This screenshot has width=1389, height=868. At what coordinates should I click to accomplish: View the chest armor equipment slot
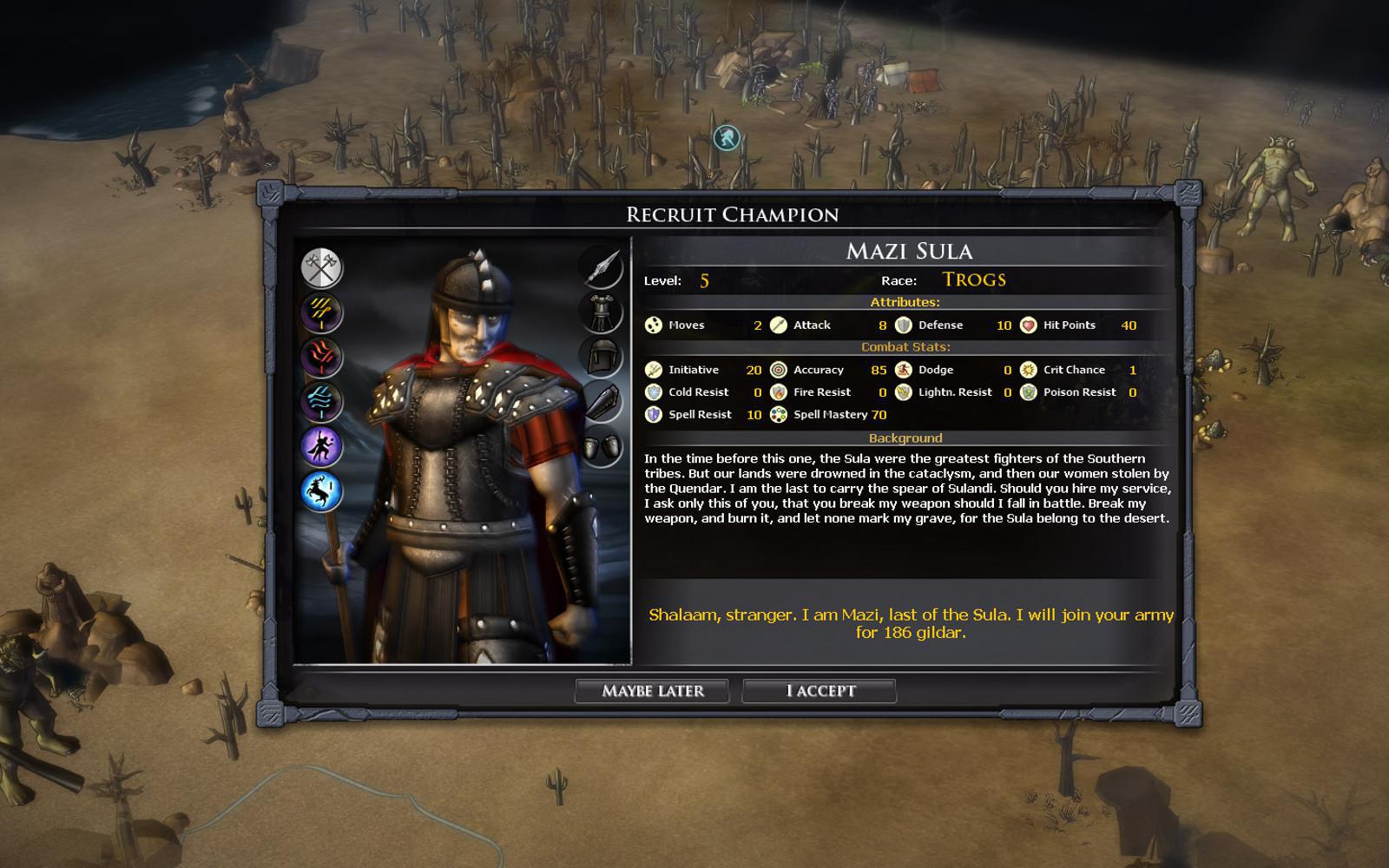[x=602, y=312]
